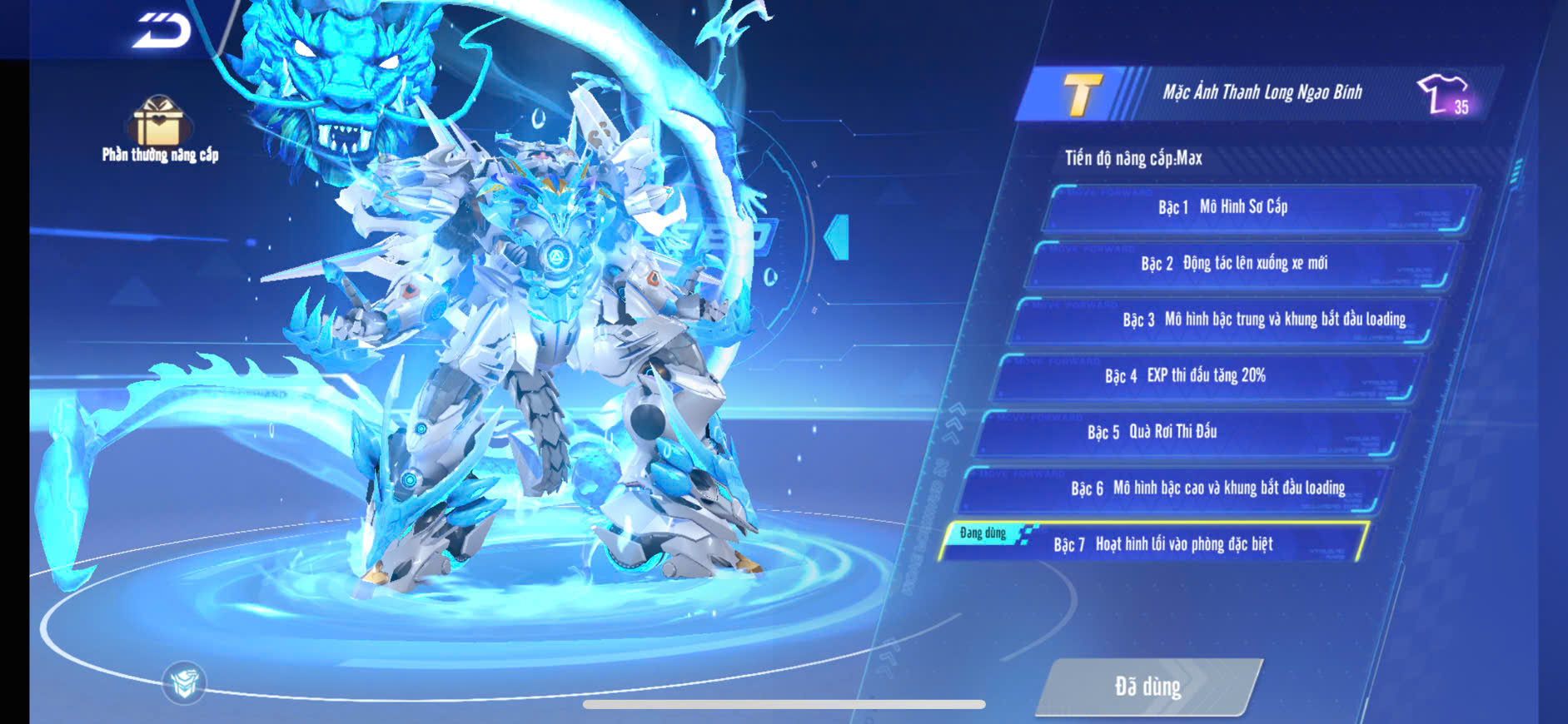Go back with the arrow button
1568x724 pixels.
coord(162,32)
